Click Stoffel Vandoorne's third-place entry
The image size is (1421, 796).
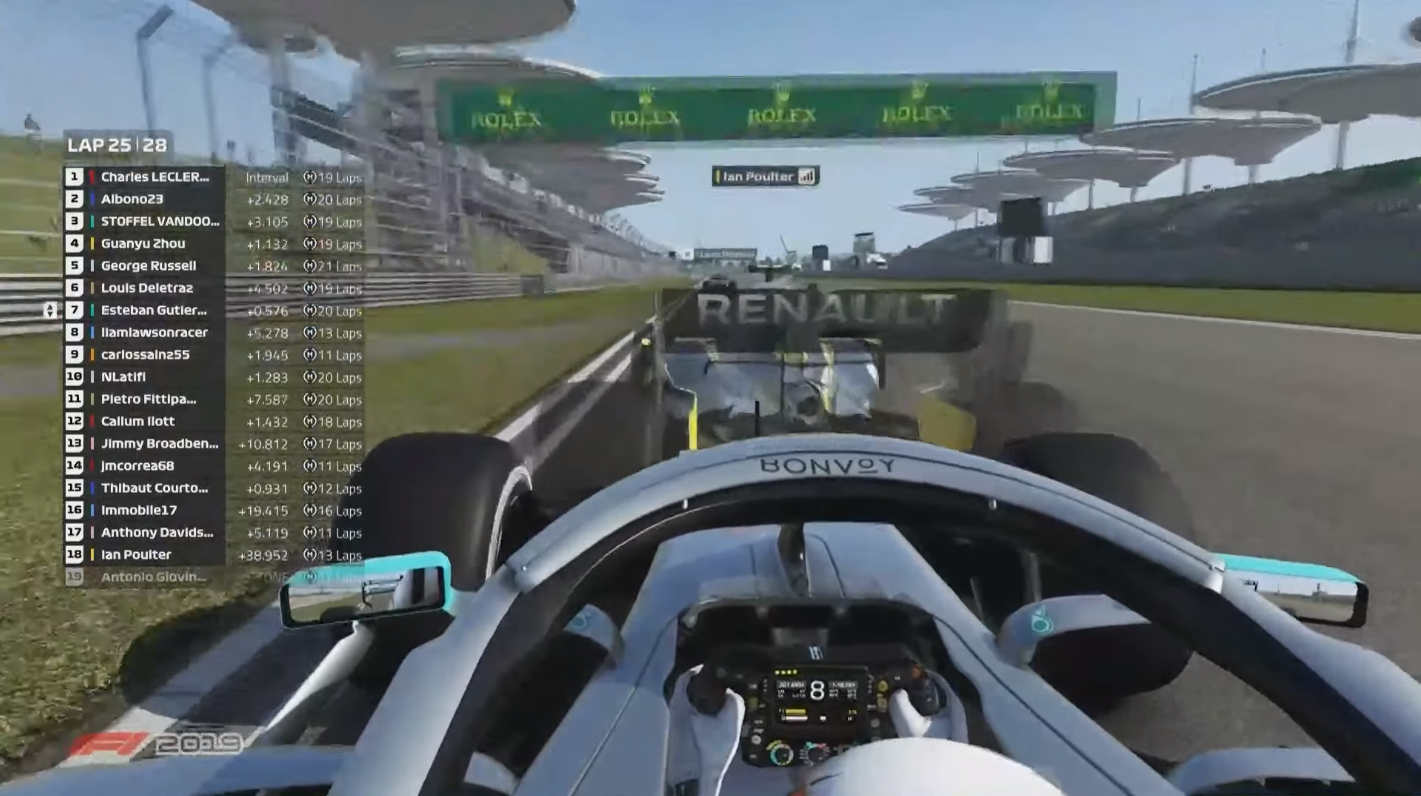[159, 221]
